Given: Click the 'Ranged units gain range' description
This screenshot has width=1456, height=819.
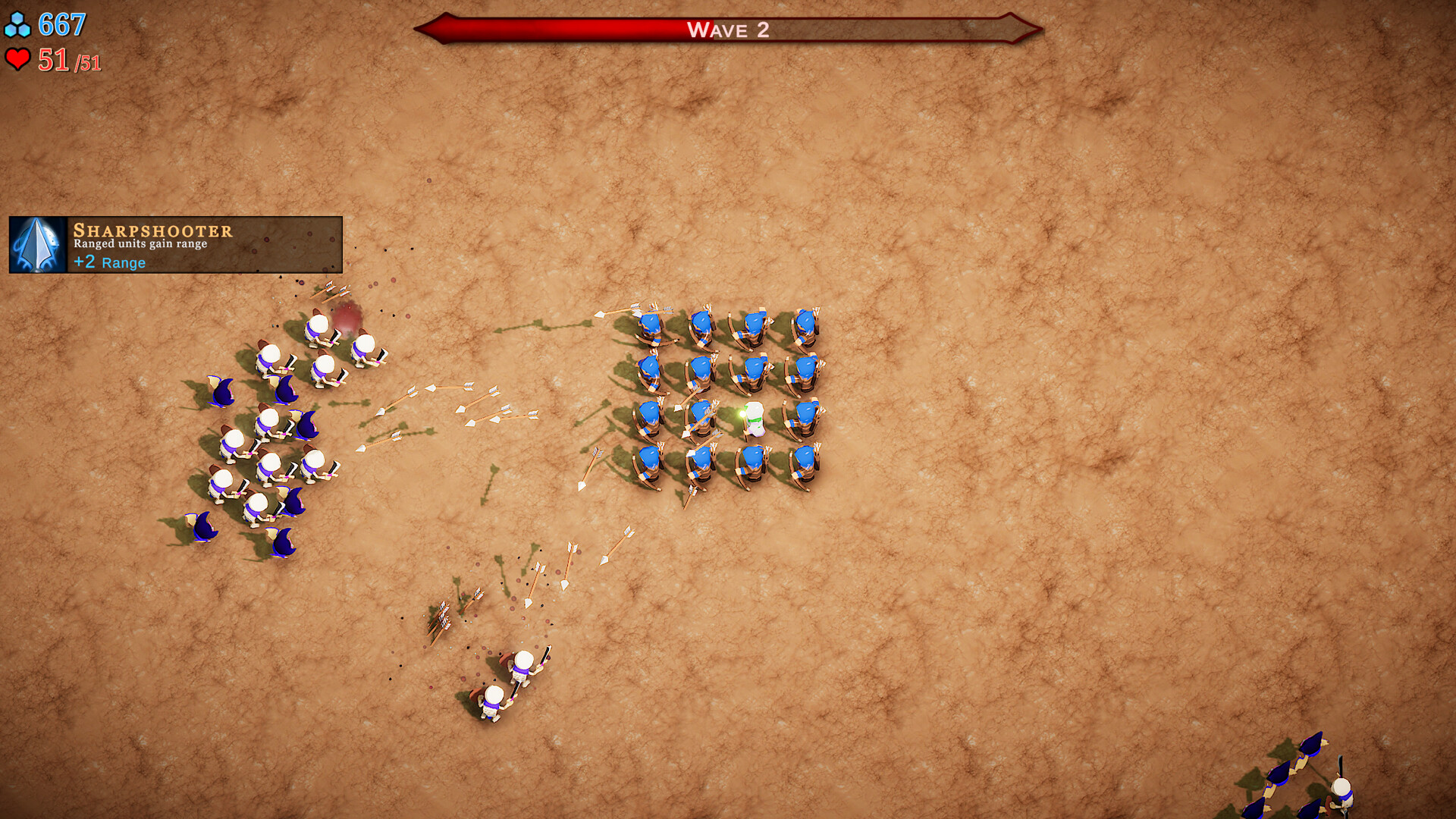Looking at the screenshot, I should (140, 245).
